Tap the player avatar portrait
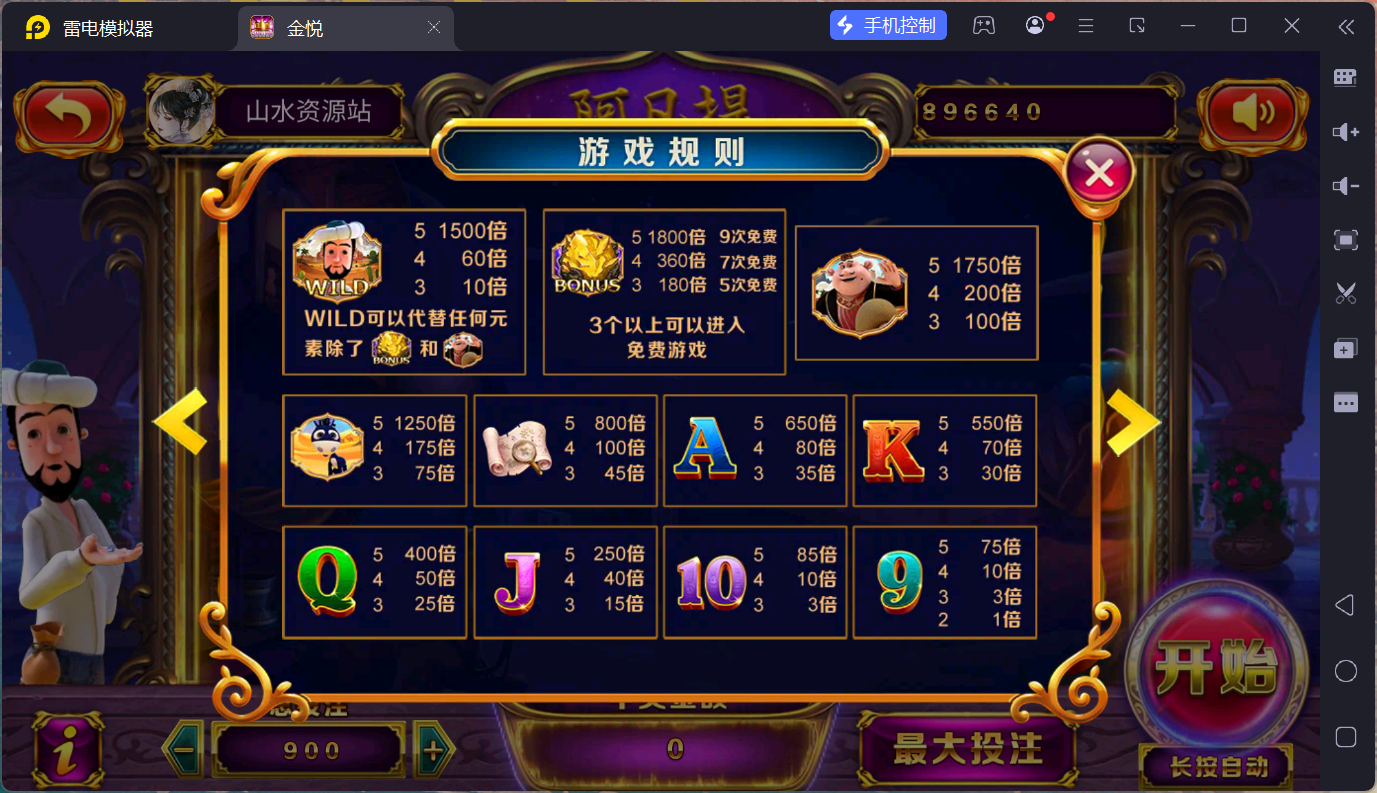Viewport: 1377px width, 793px height. point(181,111)
